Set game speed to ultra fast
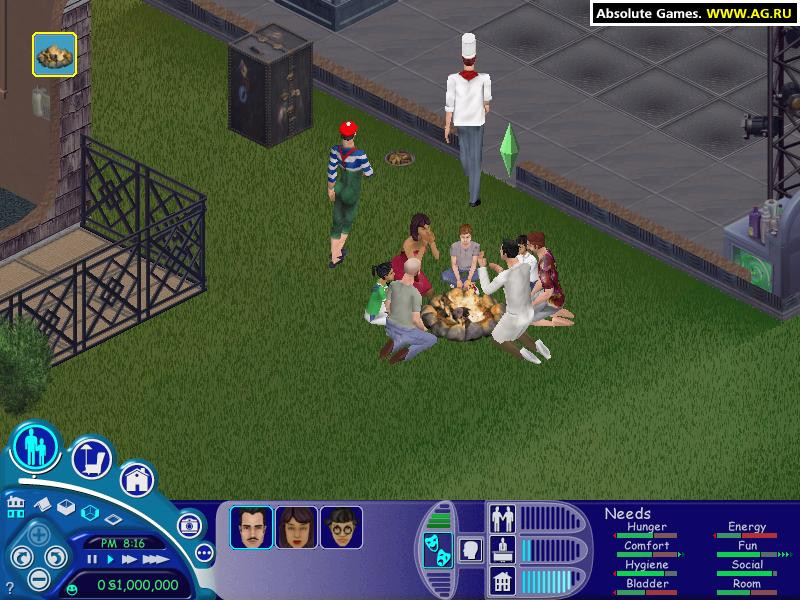 click(x=153, y=559)
